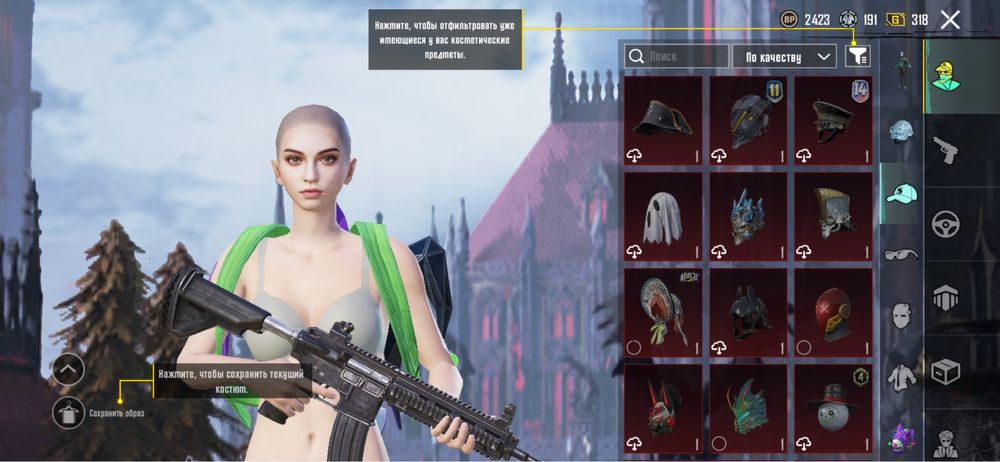Switch to the glasses category

902,255
